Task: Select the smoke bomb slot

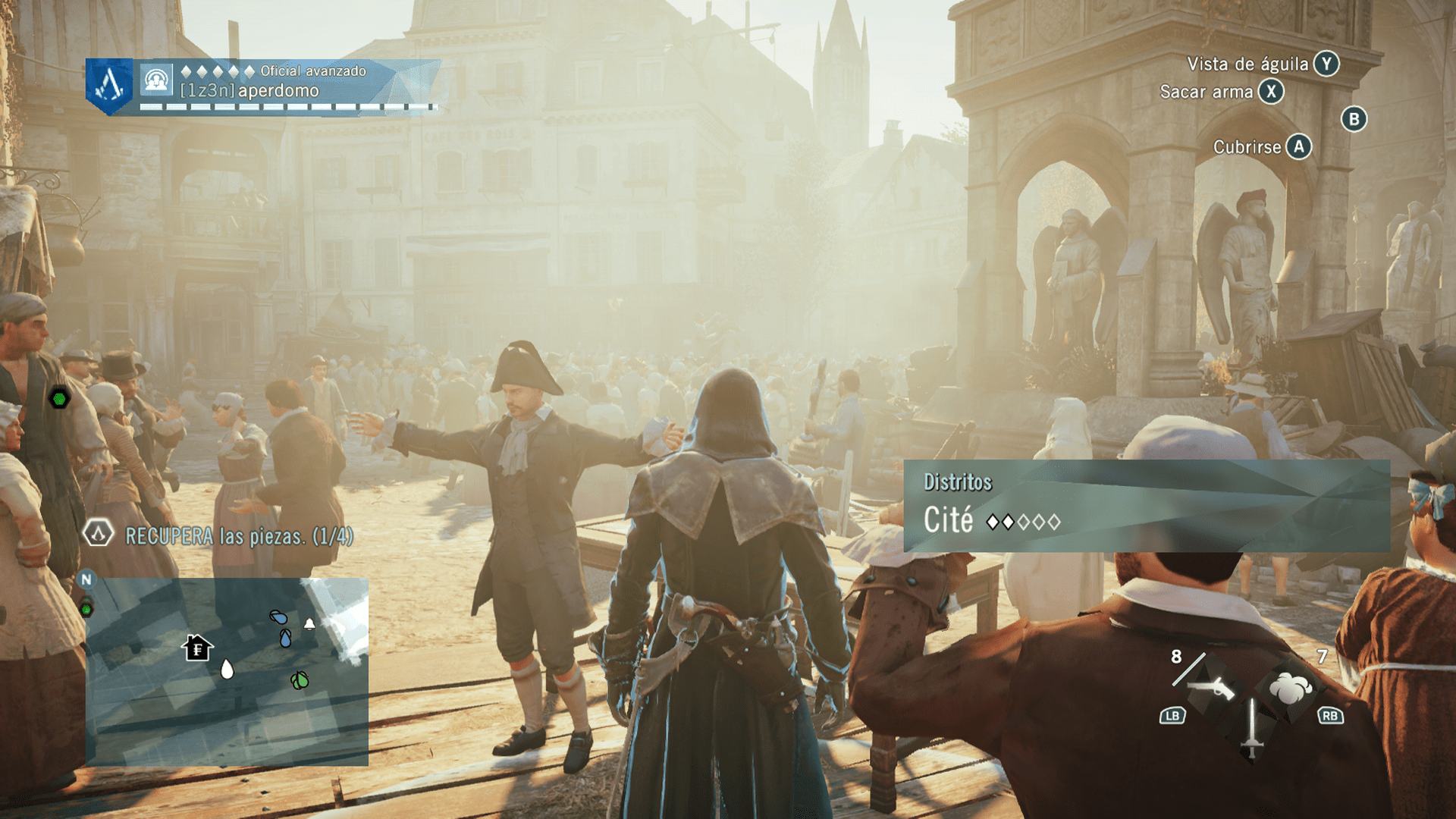Action: 1291,688
